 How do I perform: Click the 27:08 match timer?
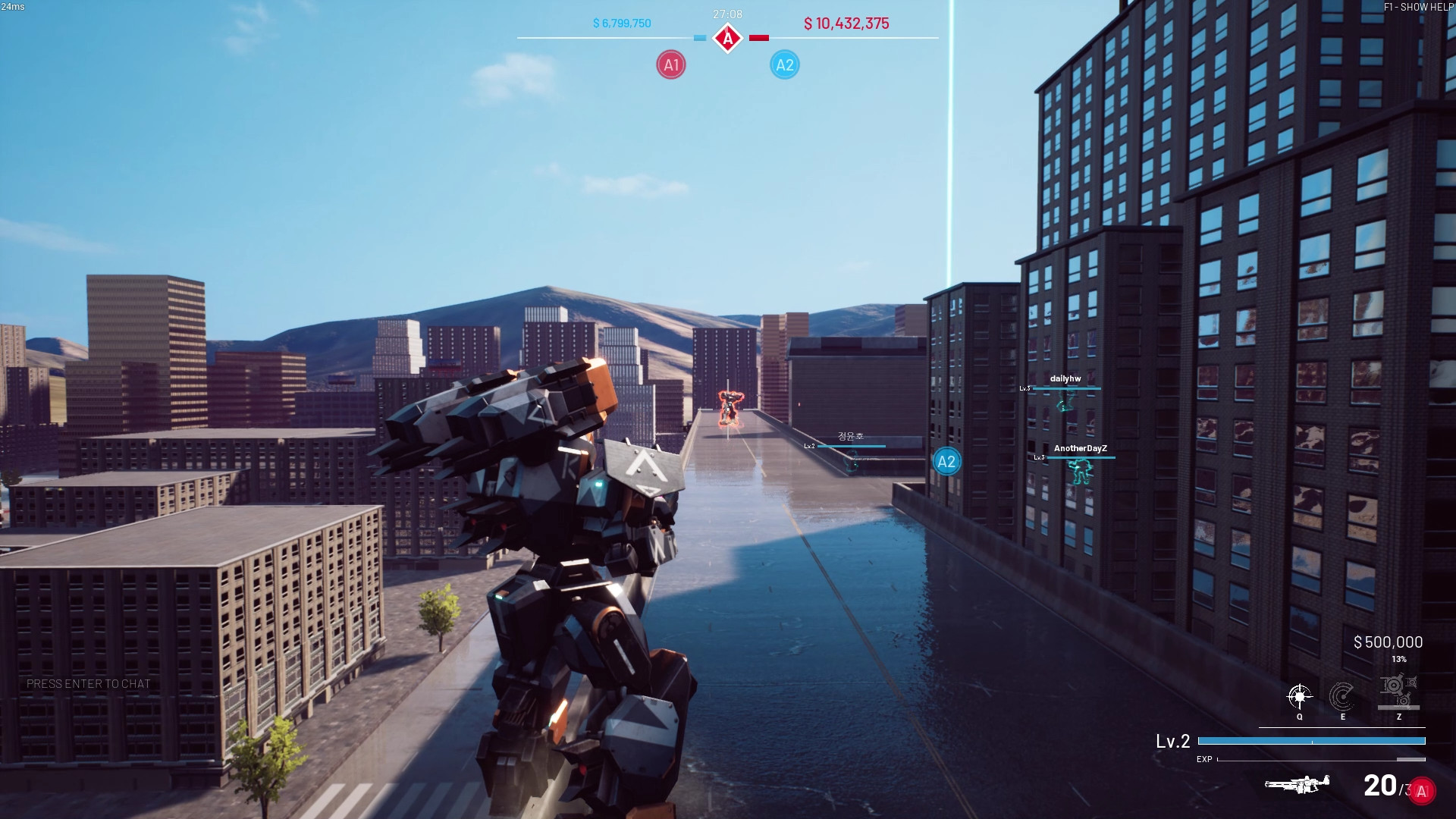tap(726, 13)
